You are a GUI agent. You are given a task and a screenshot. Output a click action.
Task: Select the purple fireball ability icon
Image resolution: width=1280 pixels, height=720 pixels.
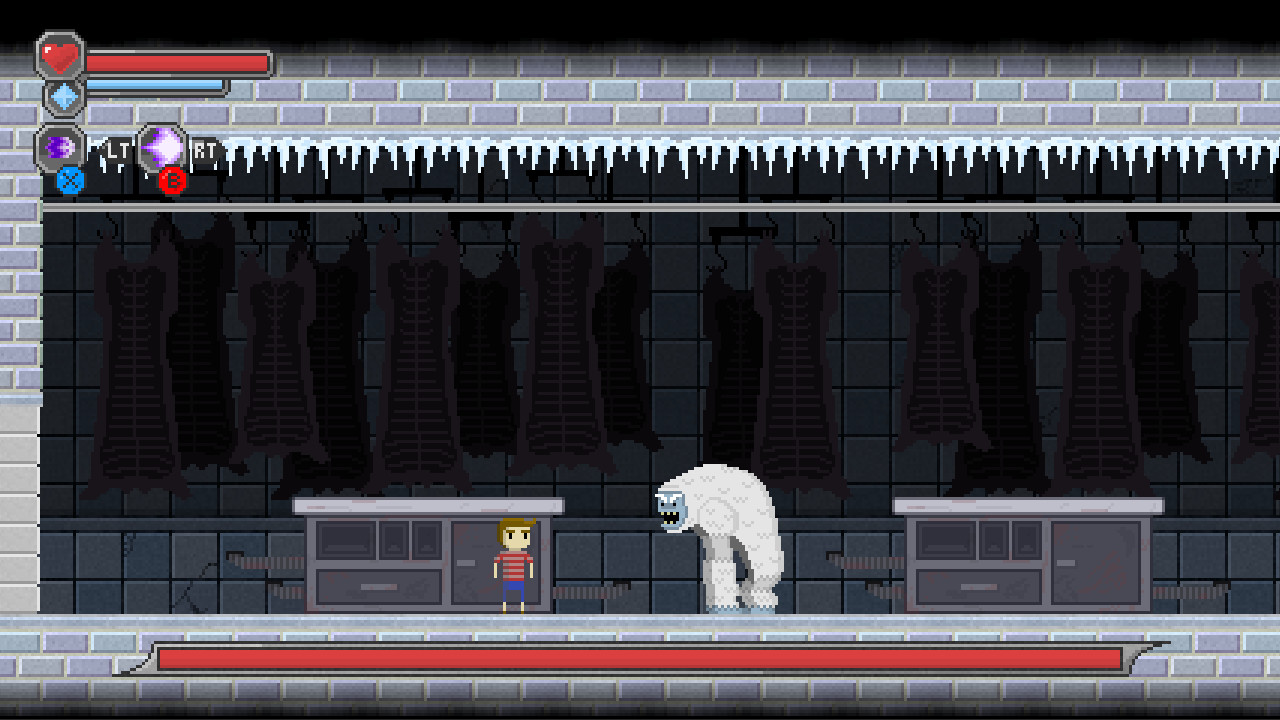tap(62, 145)
